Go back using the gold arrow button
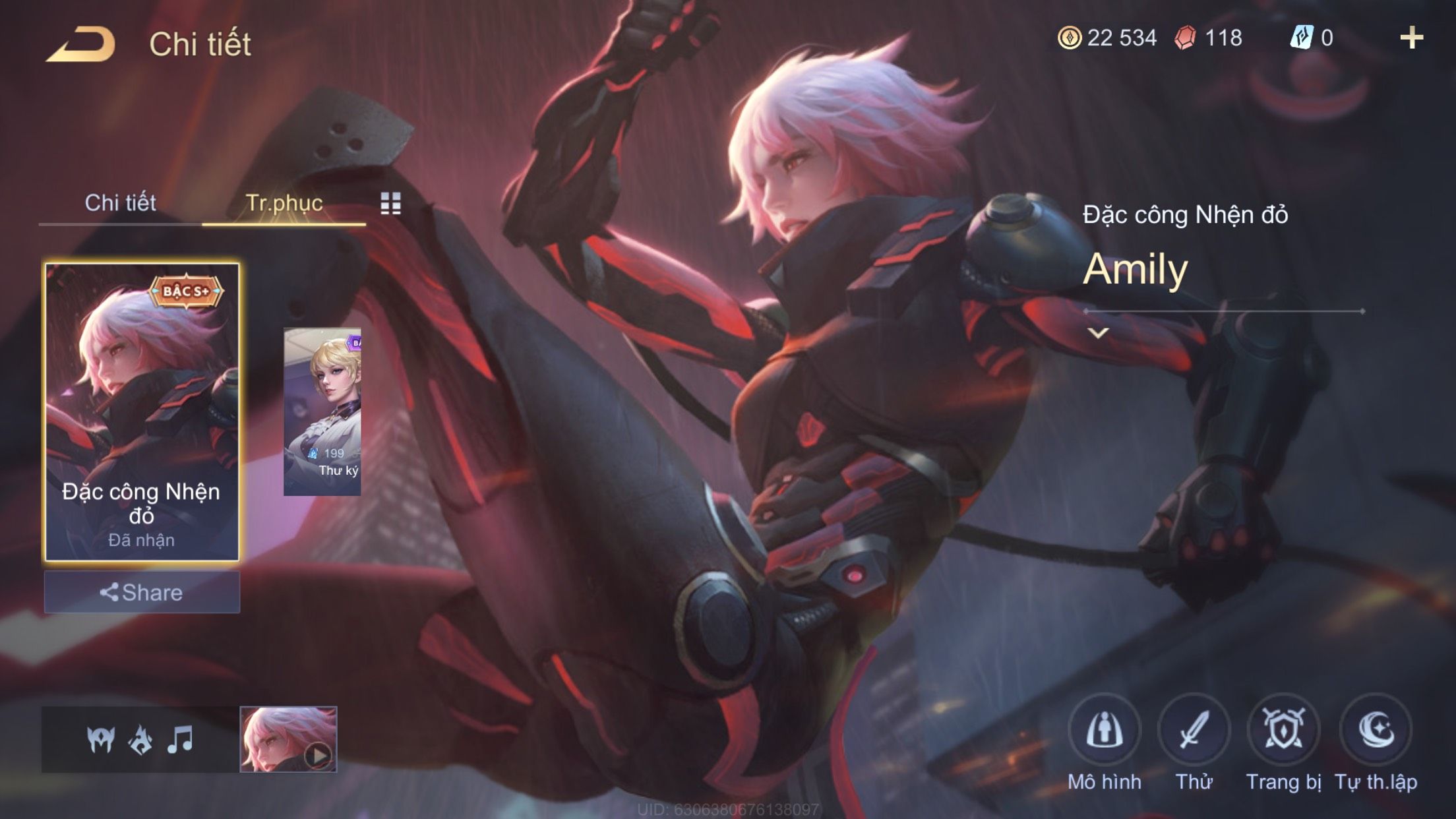The image size is (1456, 819). [80, 45]
